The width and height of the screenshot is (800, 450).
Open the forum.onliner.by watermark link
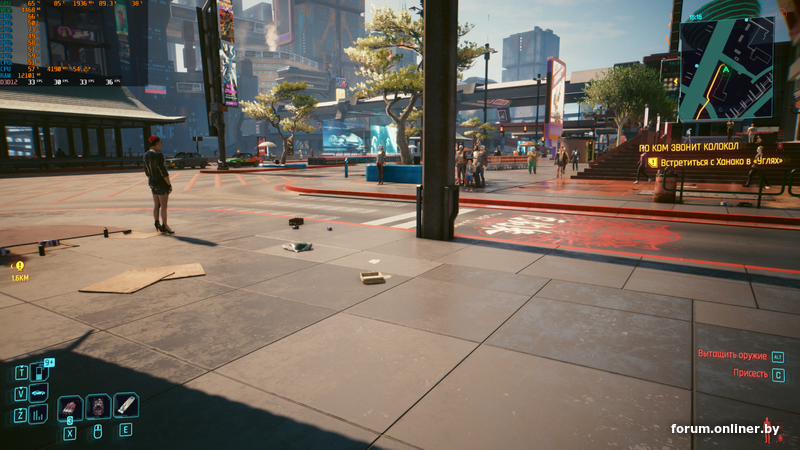(724, 429)
